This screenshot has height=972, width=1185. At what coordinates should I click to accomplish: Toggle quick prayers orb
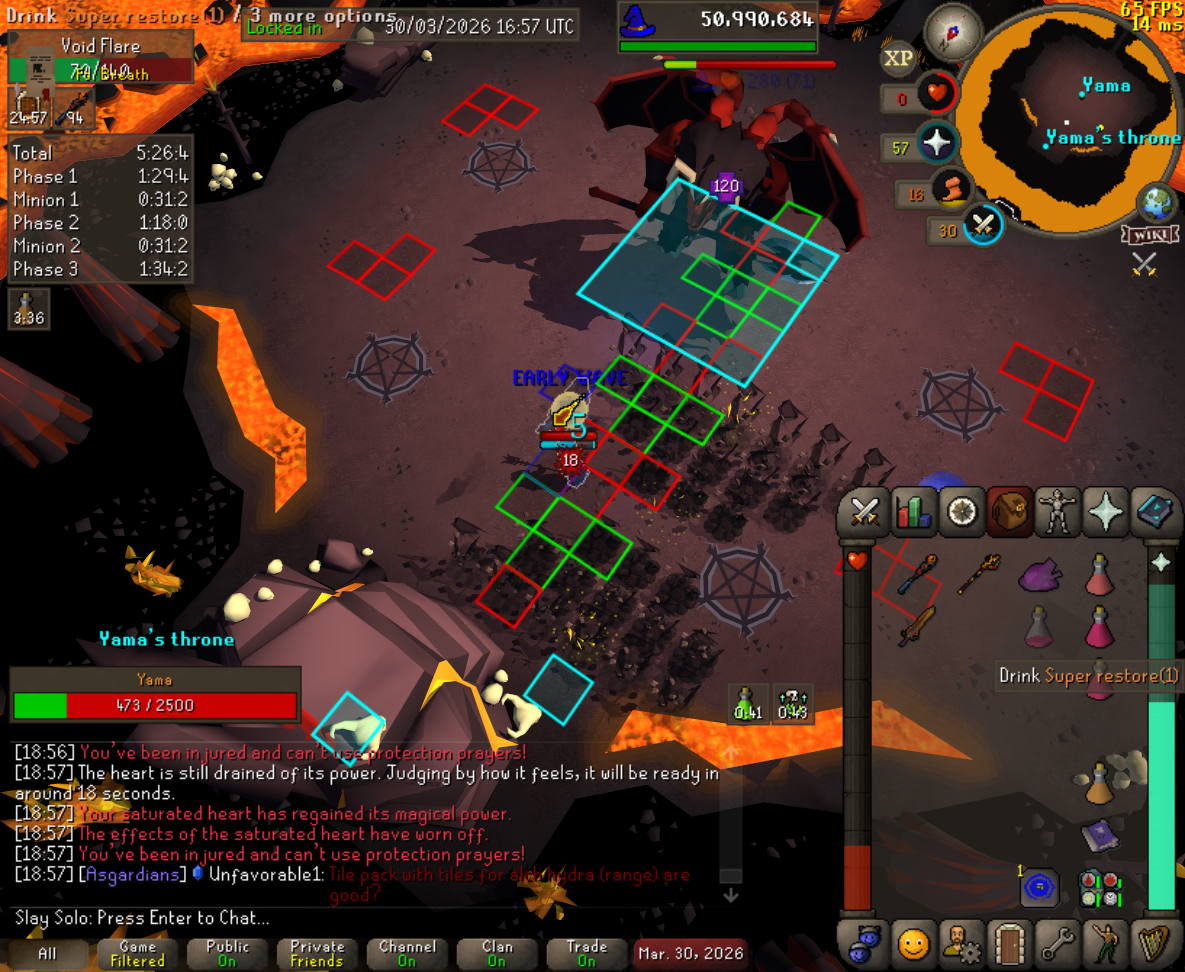[x=936, y=144]
